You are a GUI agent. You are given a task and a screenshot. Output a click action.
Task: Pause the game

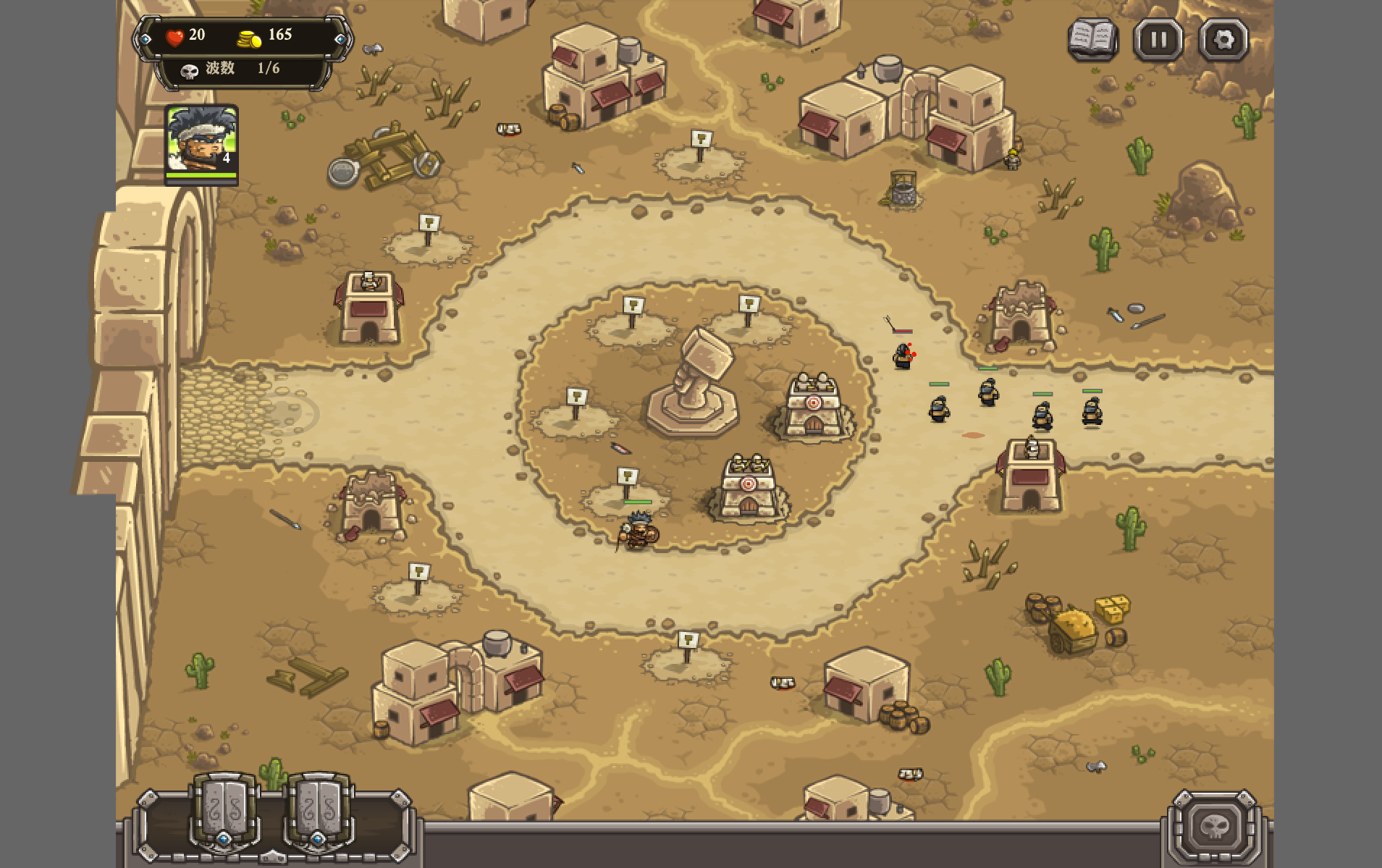[x=1158, y=39]
